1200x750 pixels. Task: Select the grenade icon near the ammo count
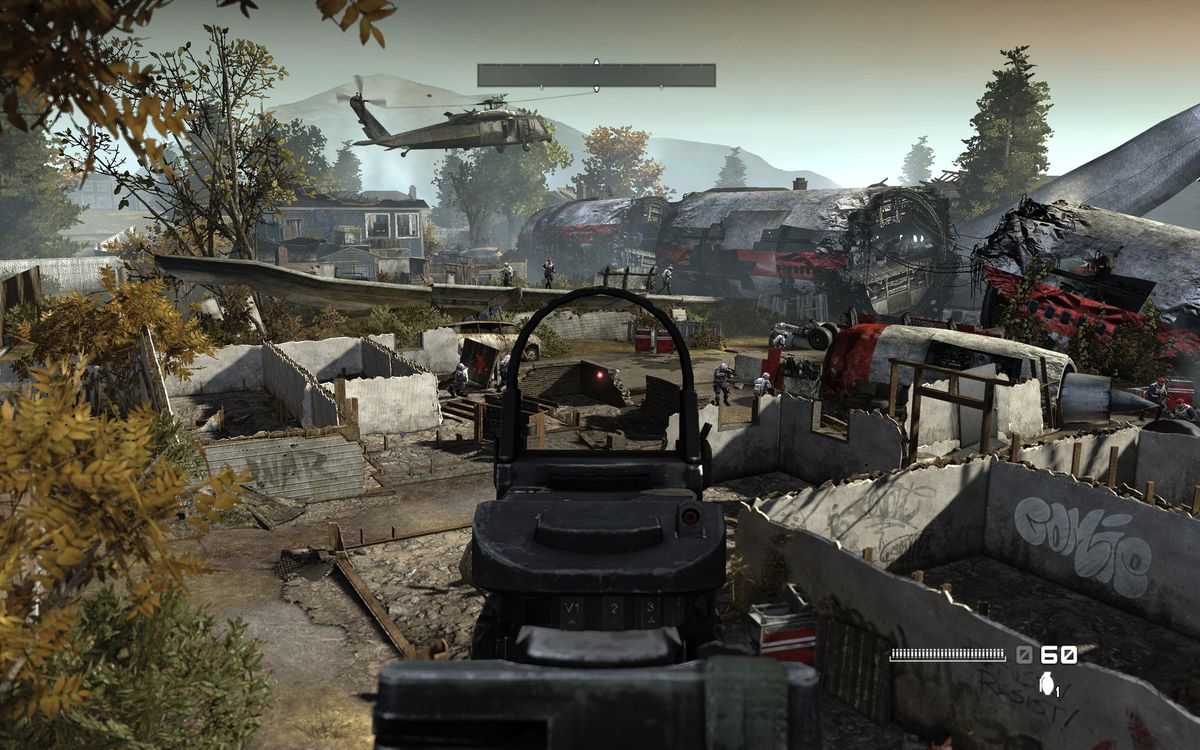[x=1047, y=683]
